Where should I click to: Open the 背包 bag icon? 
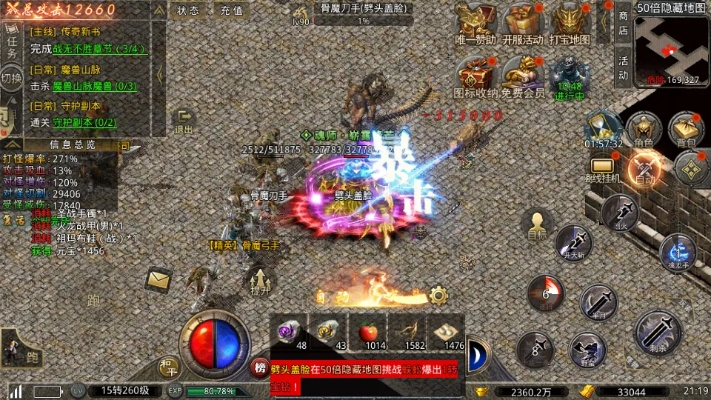click(685, 128)
